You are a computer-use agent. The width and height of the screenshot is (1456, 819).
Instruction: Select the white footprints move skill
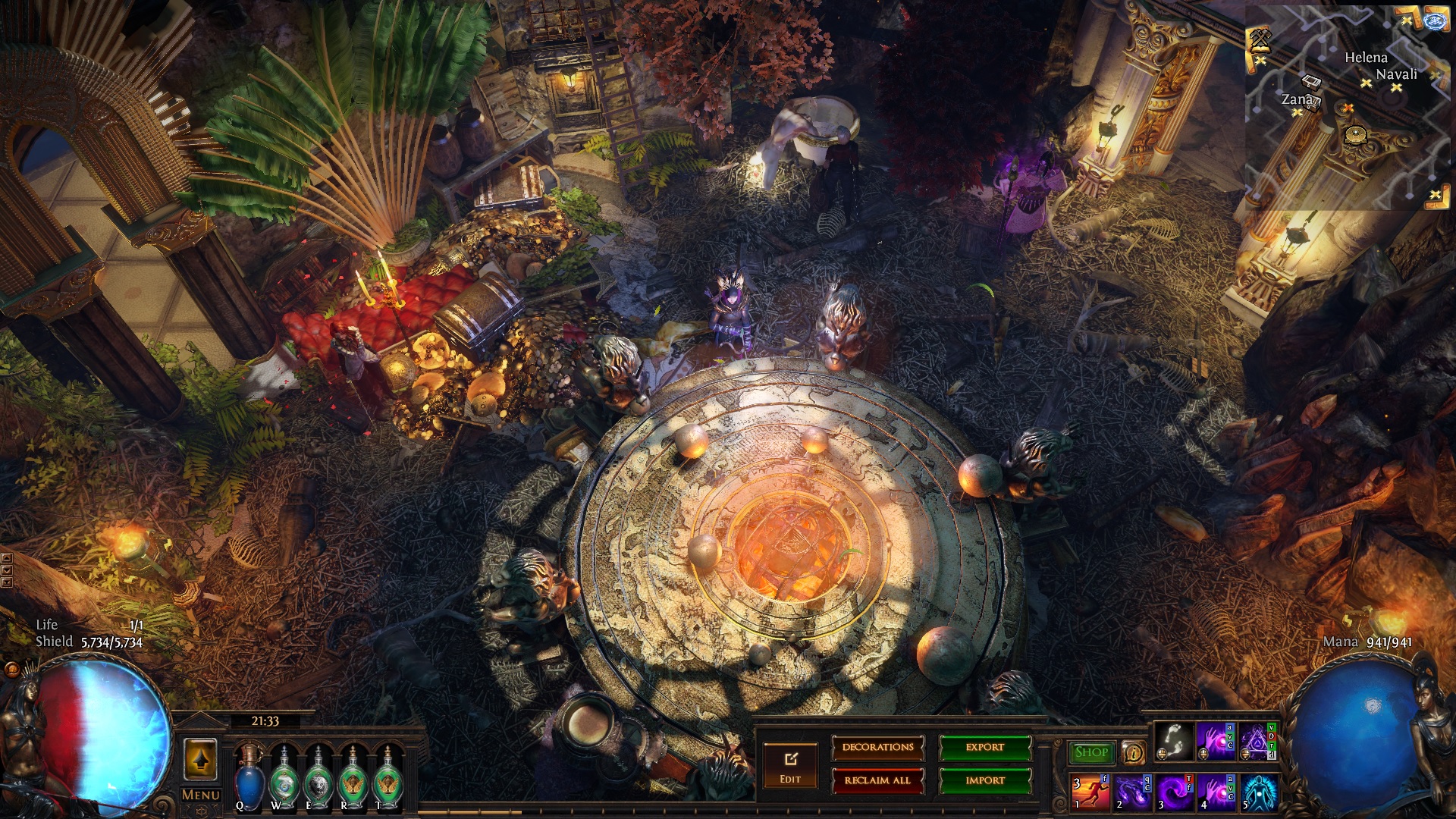pyautogui.click(x=1173, y=742)
